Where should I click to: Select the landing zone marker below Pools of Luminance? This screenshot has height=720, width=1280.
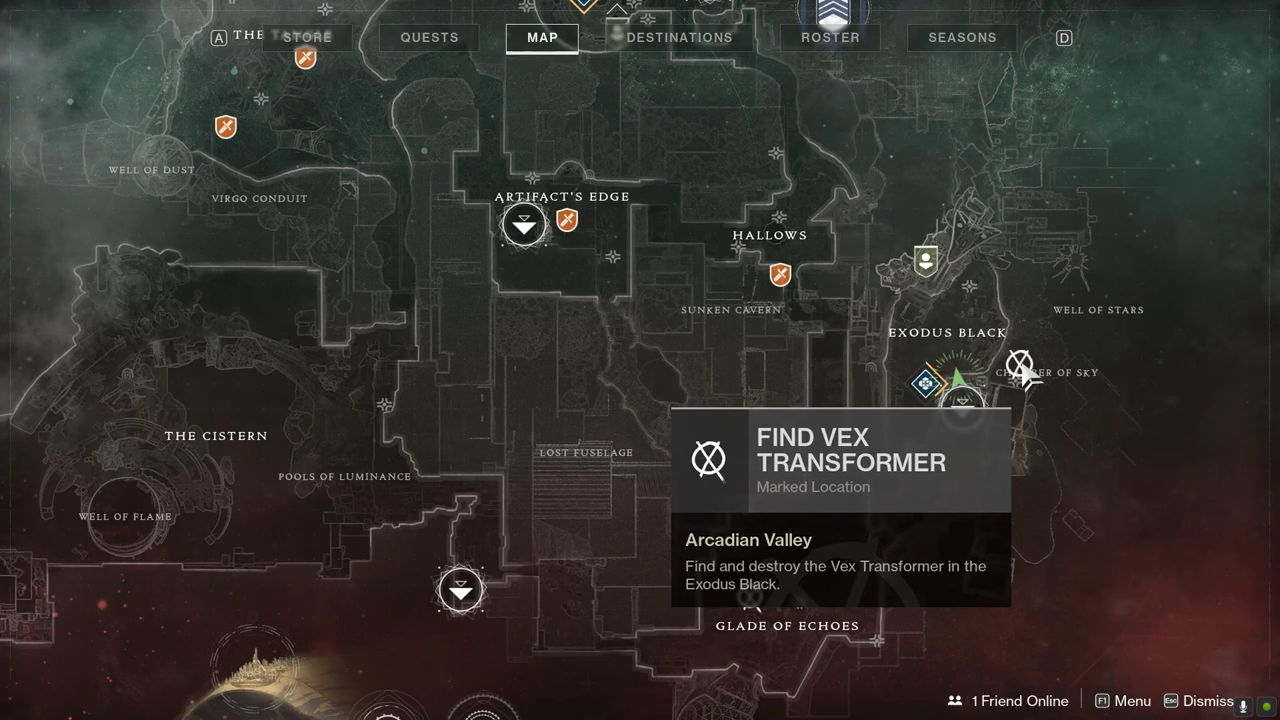pos(461,590)
